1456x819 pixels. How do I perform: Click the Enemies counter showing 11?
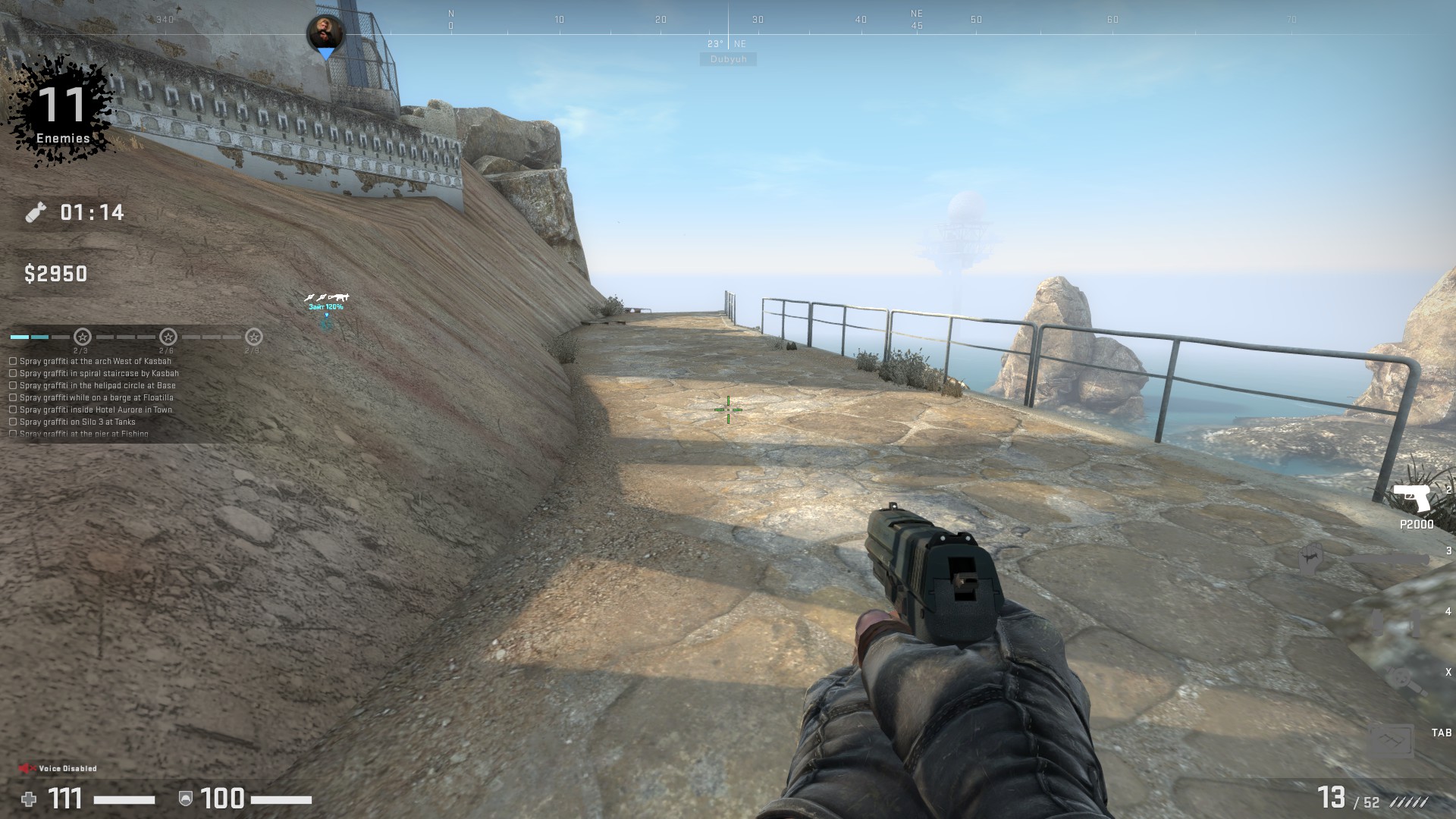[x=63, y=110]
